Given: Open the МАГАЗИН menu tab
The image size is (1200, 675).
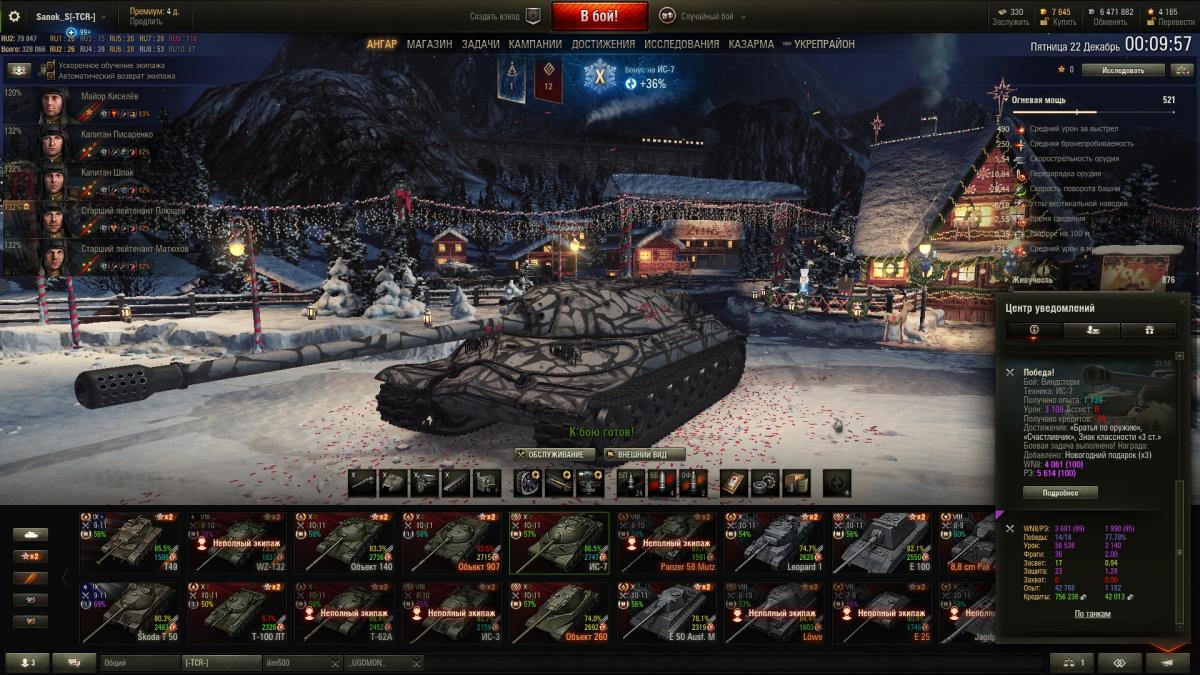Looking at the screenshot, I should [x=429, y=44].
